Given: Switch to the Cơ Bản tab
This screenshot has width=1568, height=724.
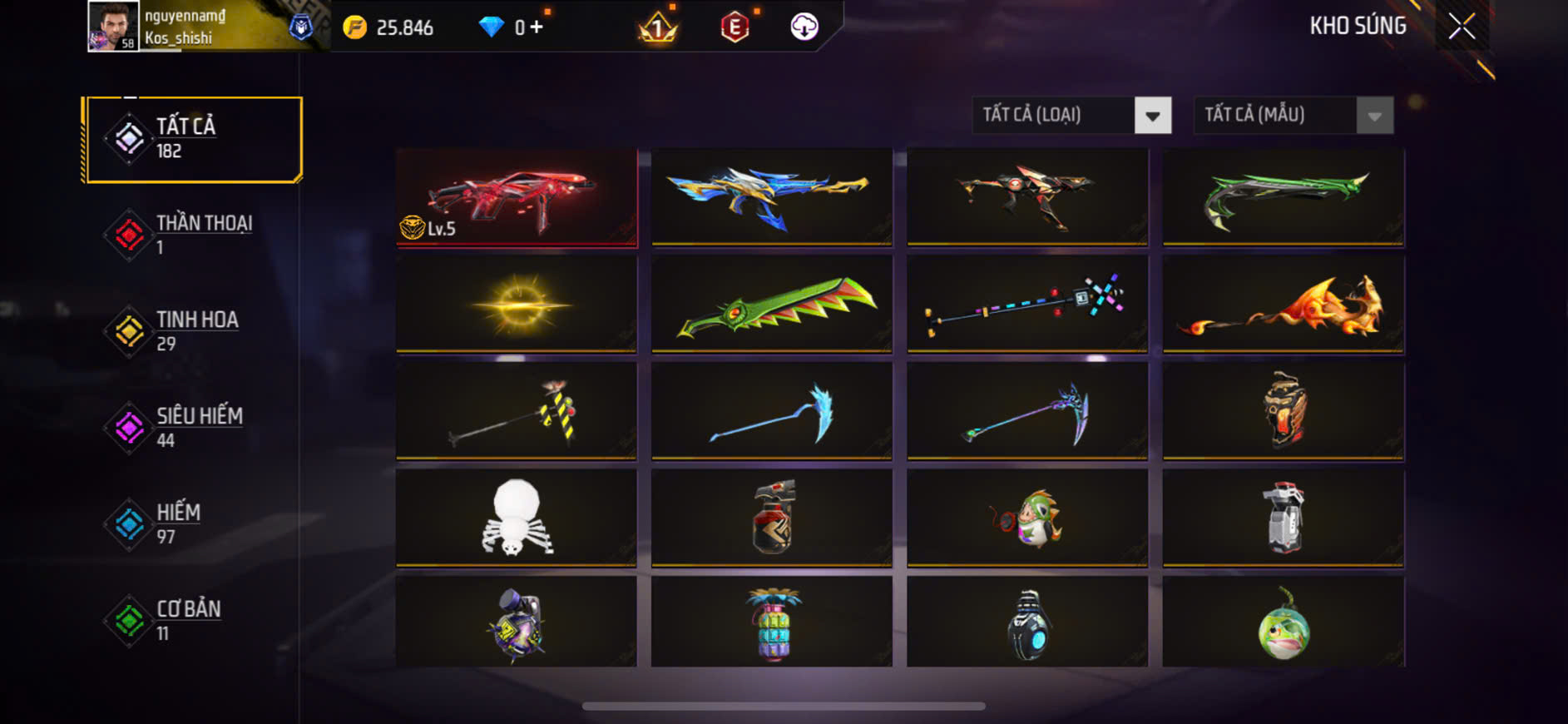Looking at the screenshot, I should (193, 621).
